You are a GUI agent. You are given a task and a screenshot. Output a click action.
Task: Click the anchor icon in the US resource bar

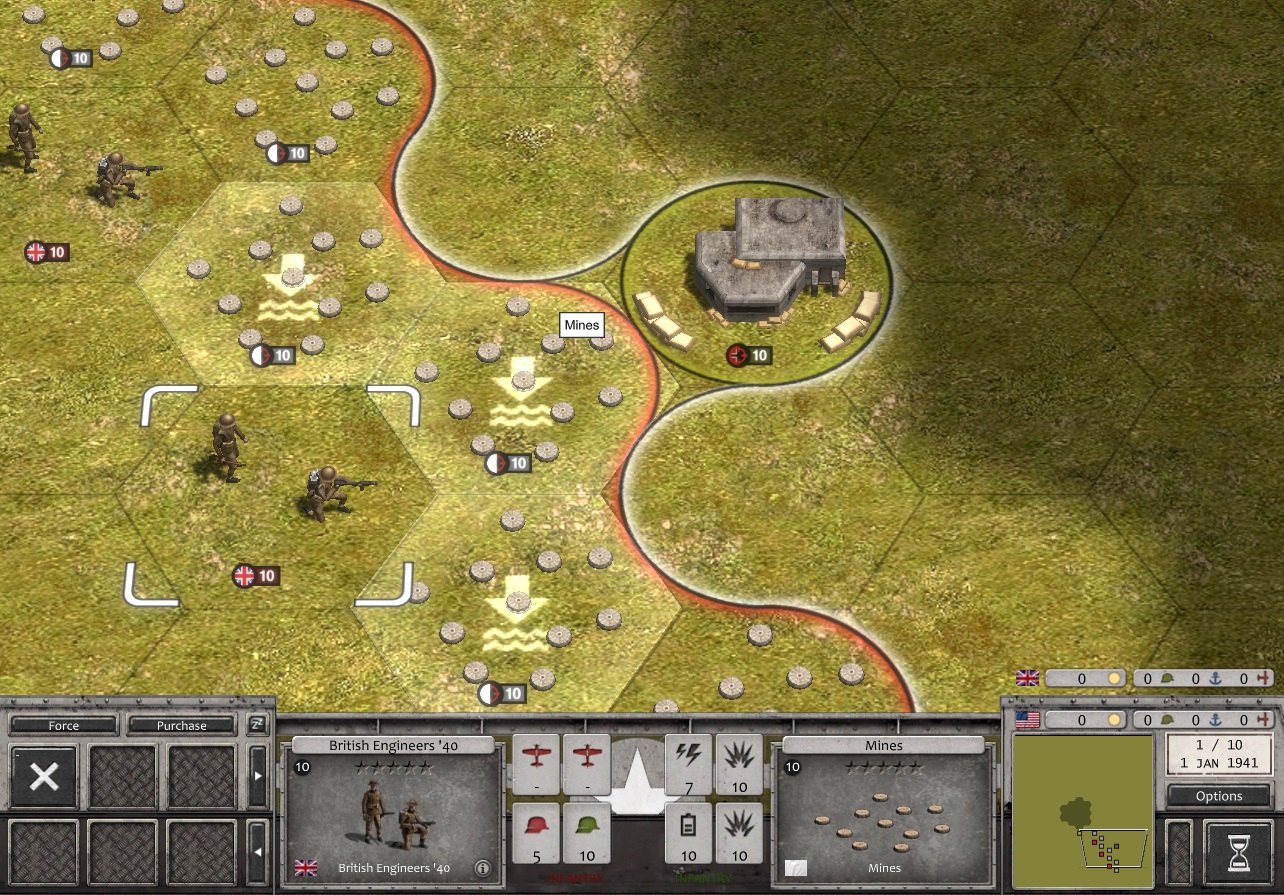(1216, 719)
